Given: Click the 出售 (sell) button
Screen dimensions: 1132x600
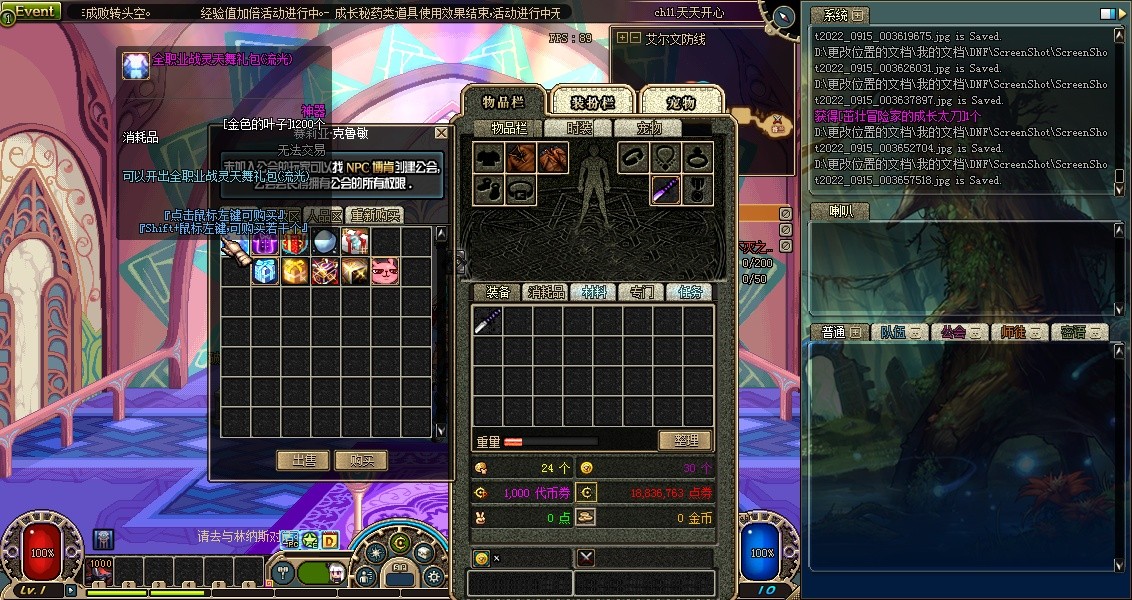Looking at the screenshot, I should 303,460.
